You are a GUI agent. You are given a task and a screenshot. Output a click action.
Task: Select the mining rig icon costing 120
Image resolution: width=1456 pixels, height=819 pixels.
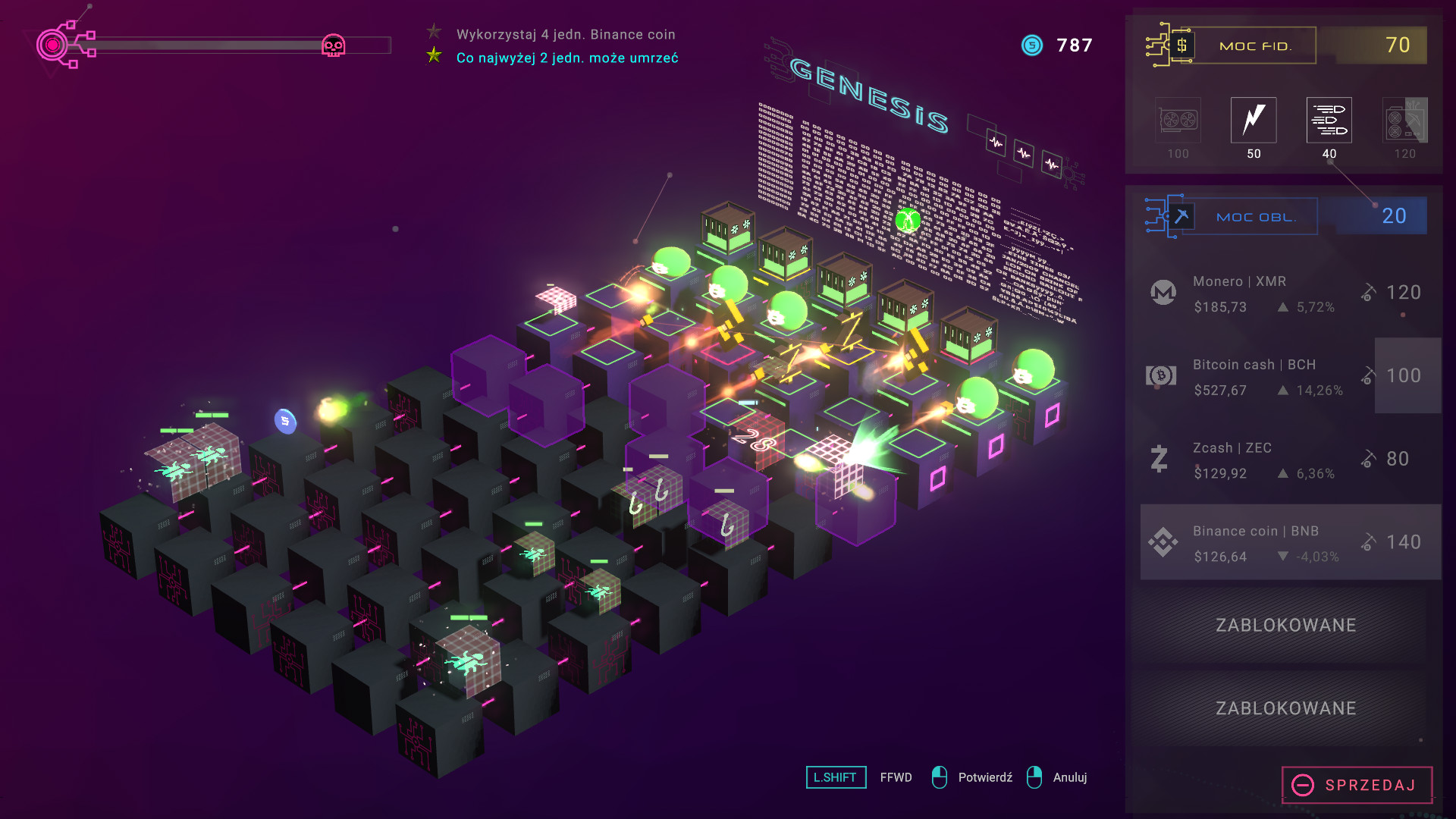1405,120
